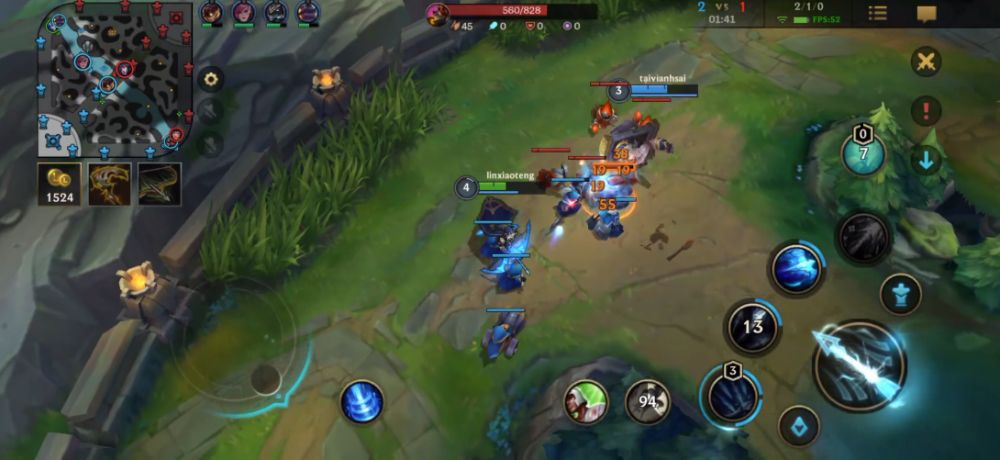
Task: Use the summoner spell showing 94 cooldown
Action: pyautogui.click(x=647, y=402)
